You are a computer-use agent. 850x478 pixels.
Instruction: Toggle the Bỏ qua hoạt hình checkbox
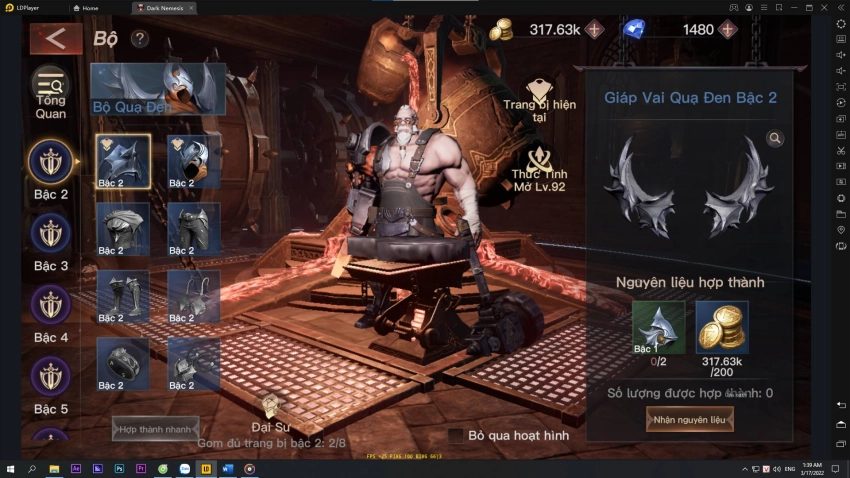(x=456, y=435)
